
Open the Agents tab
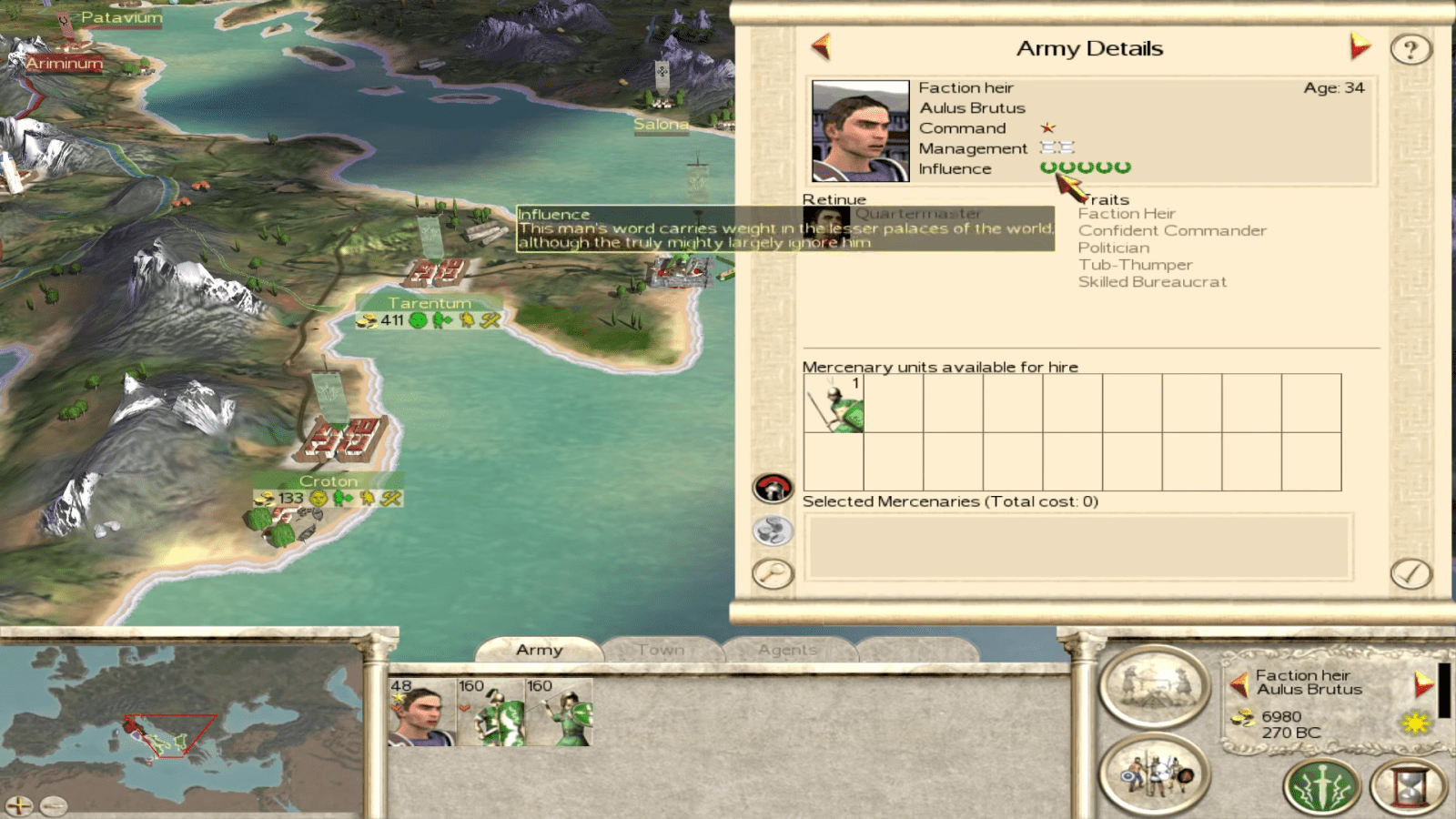click(x=786, y=649)
